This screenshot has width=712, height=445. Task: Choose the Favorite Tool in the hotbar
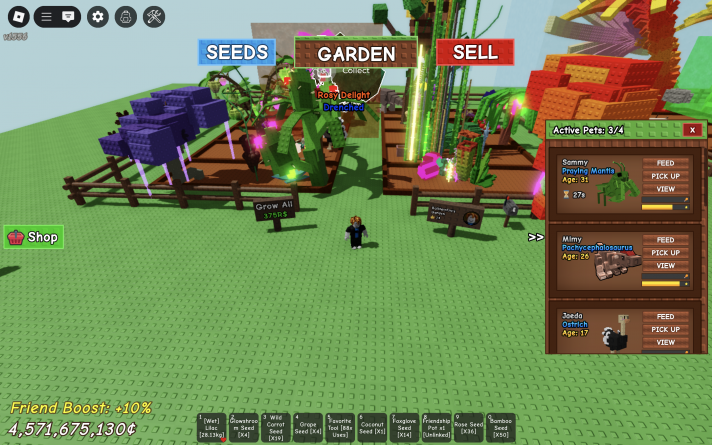click(340, 428)
